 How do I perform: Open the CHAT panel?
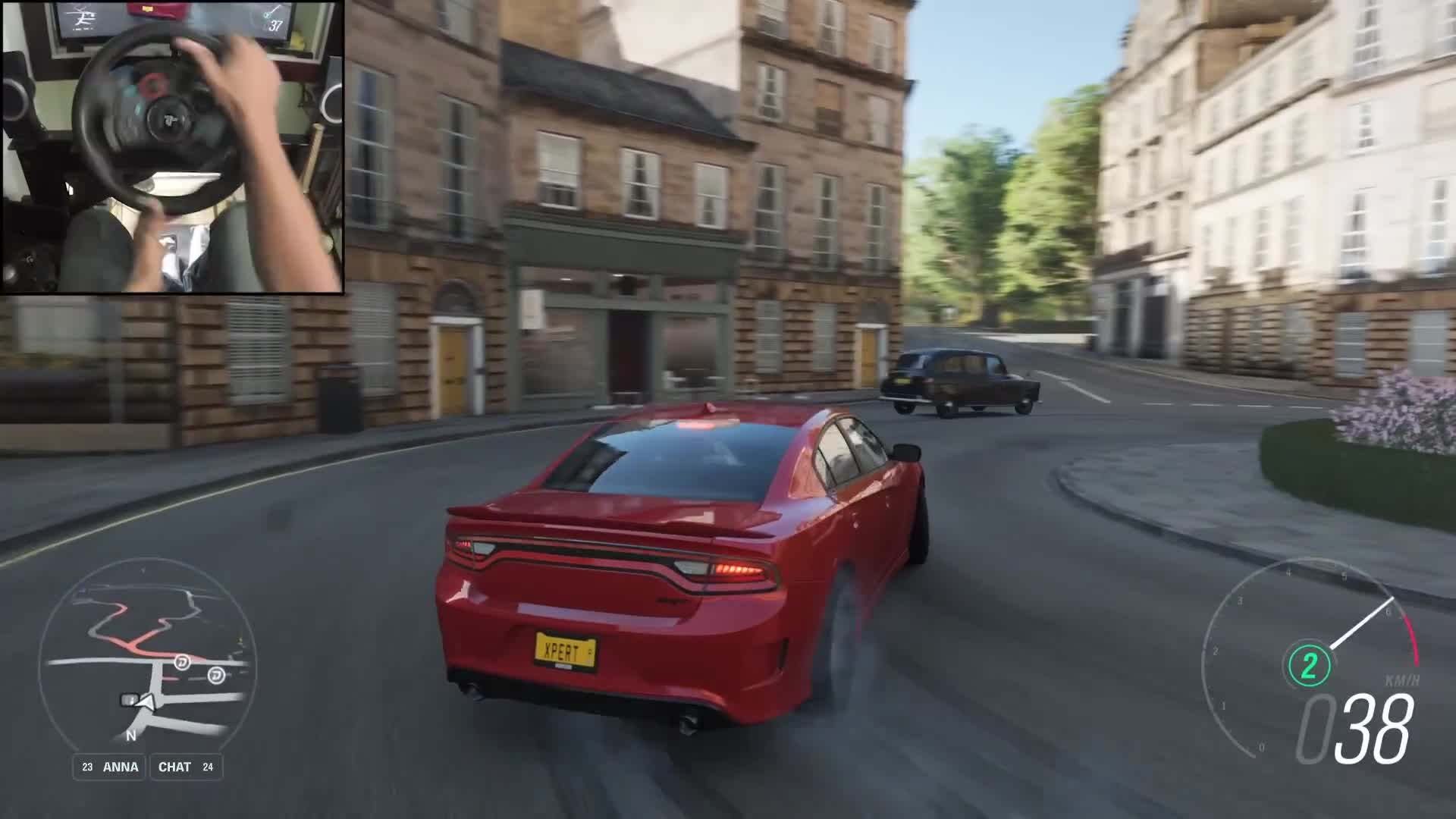(177, 767)
